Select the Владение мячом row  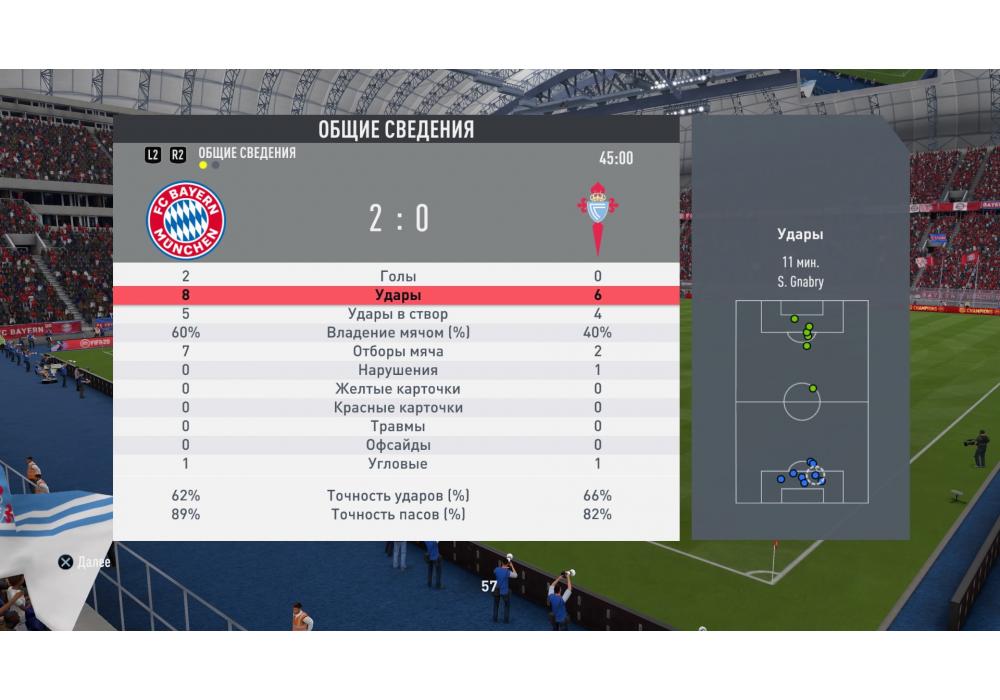[x=398, y=333]
